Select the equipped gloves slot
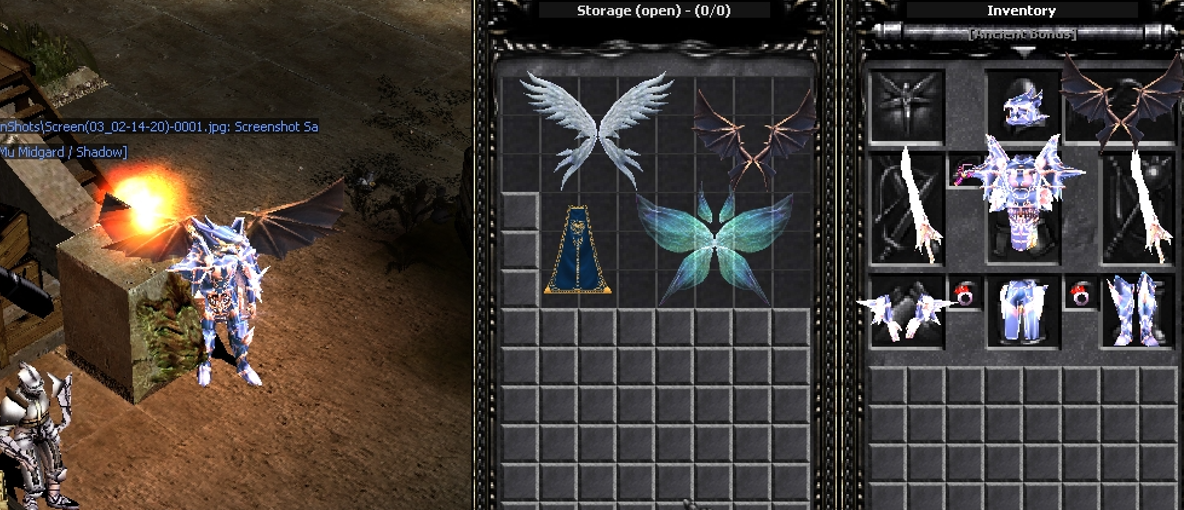Image resolution: width=1184 pixels, height=510 pixels. pyautogui.click(x=906, y=311)
